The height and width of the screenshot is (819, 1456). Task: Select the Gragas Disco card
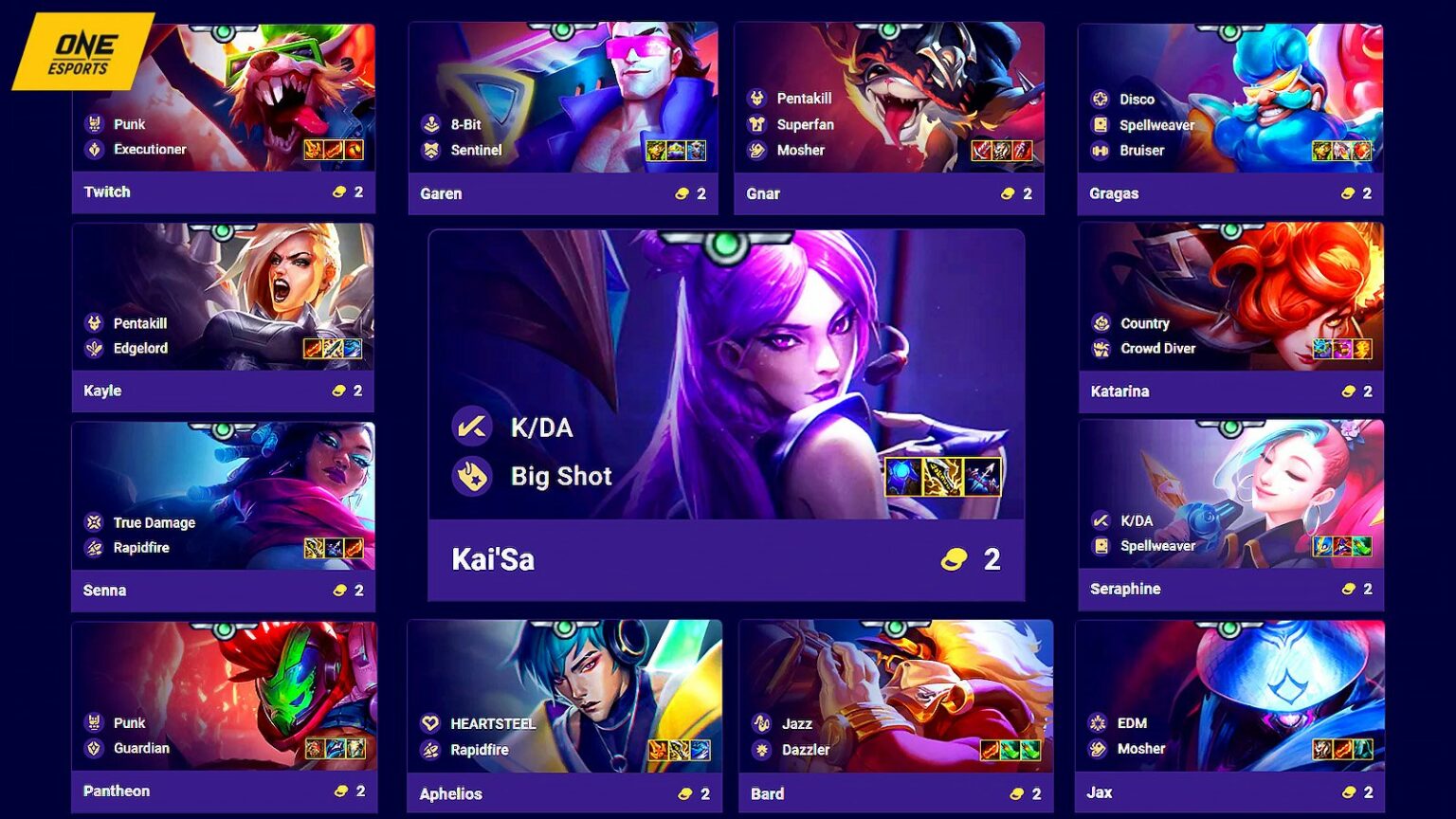(x=1230, y=118)
